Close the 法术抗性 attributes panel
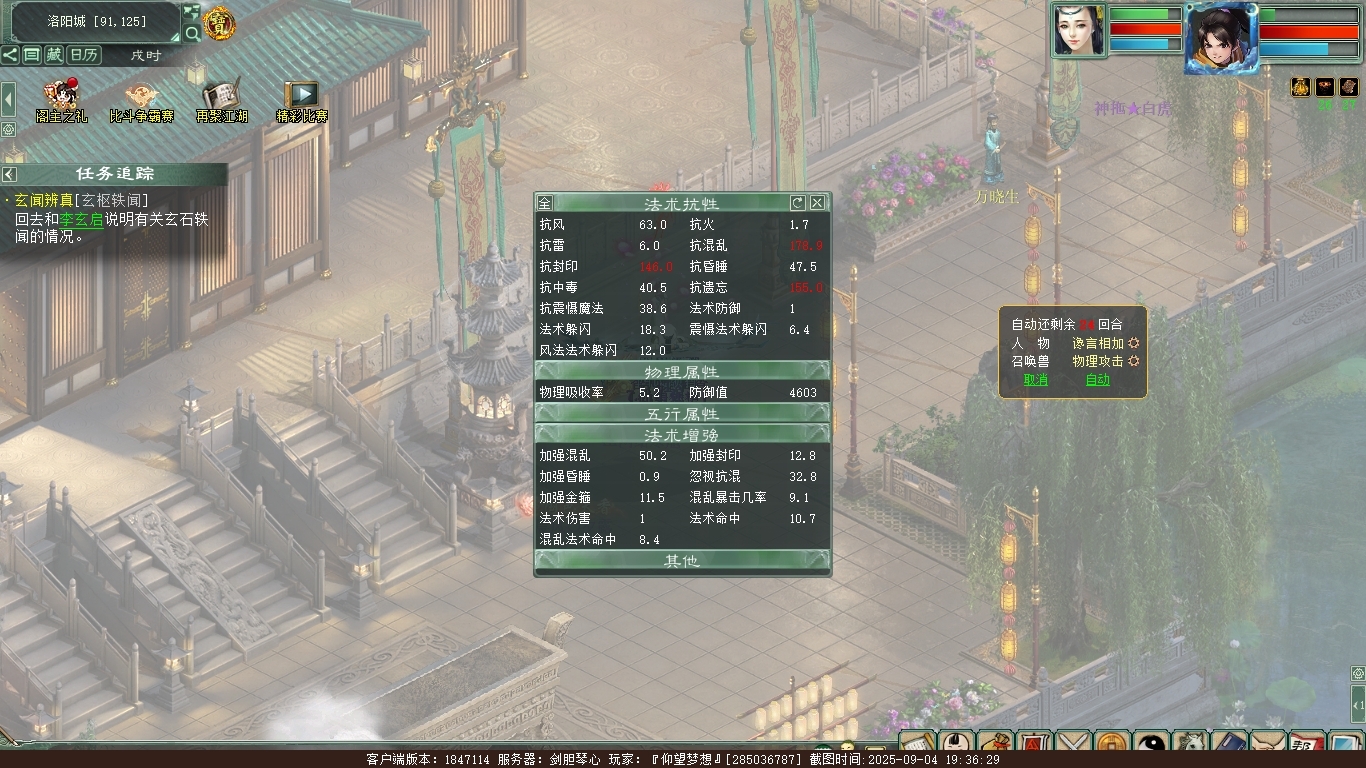 coord(817,203)
